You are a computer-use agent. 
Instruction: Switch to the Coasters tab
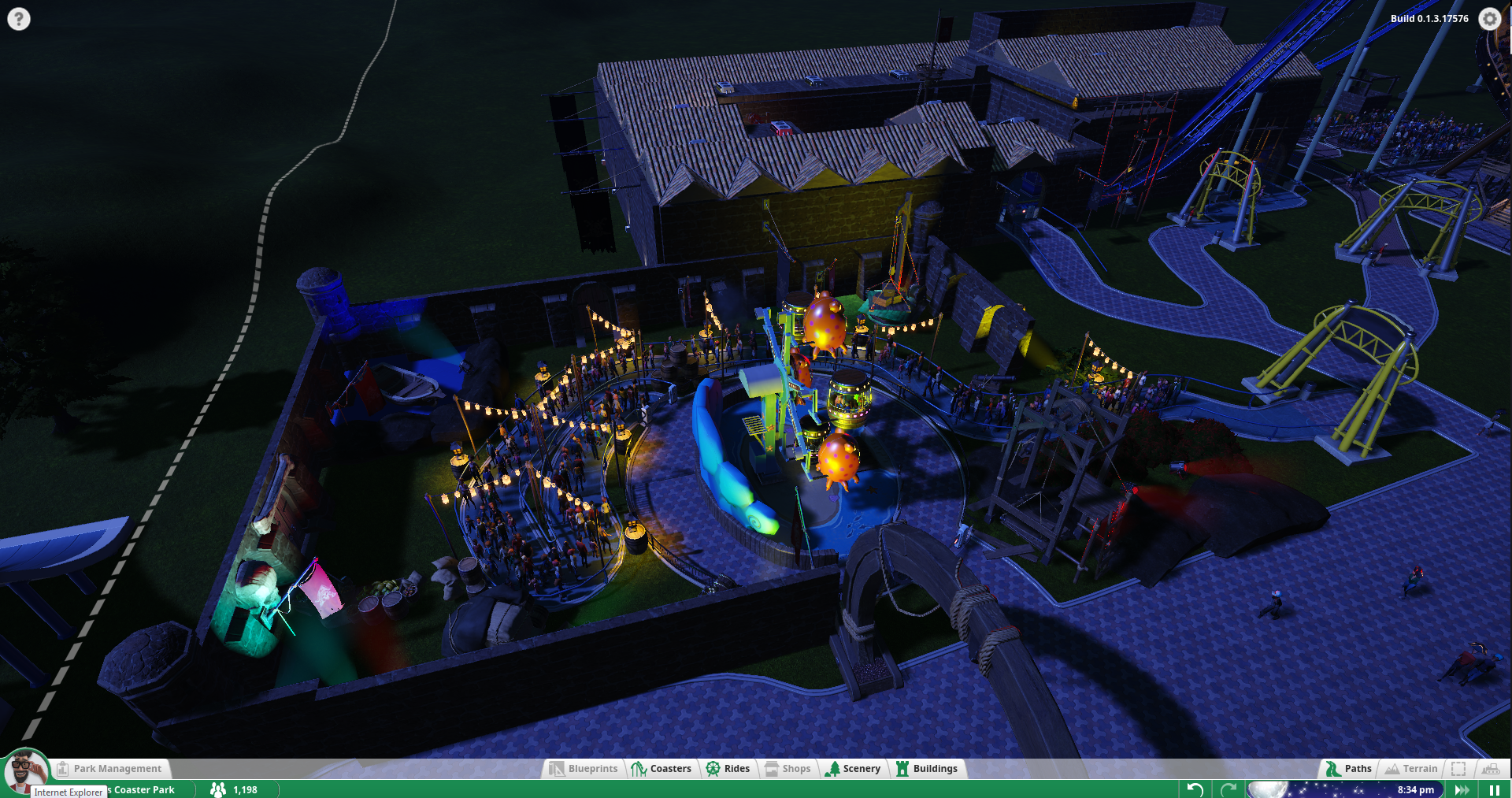tap(661, 769)
